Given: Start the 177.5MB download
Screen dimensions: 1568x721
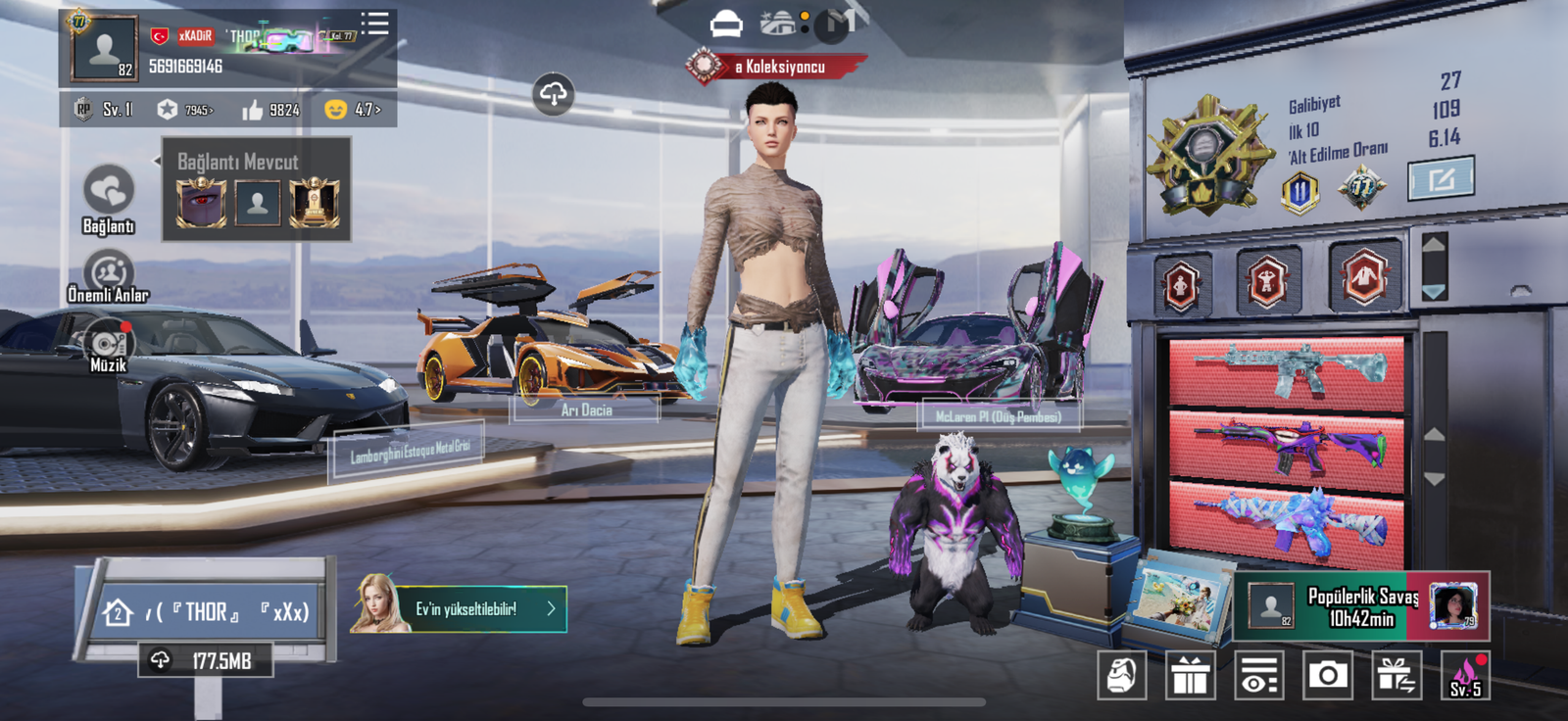Looking at the screenshot, I should 206,661.
